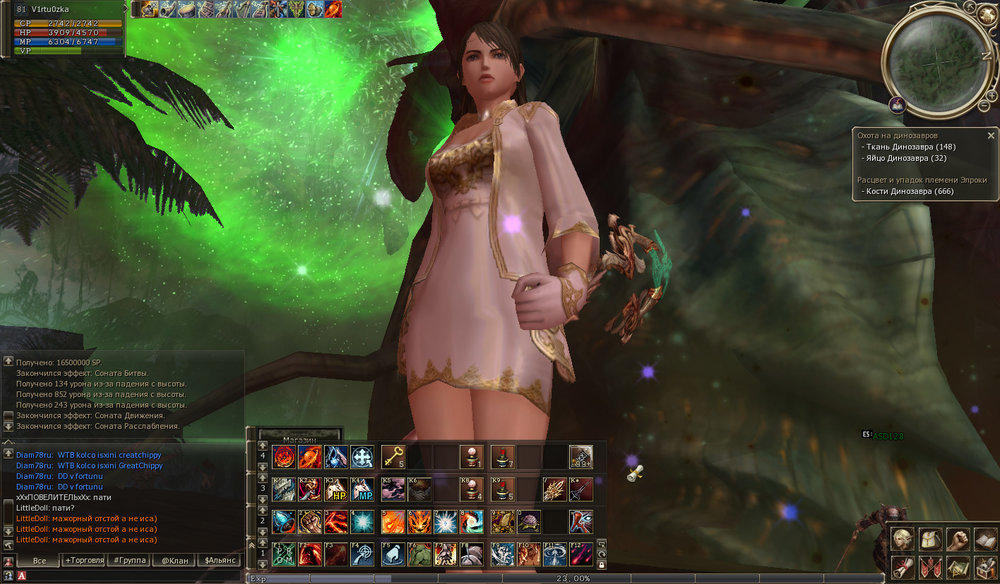This screenshot has width=1000, height=584.
Task: Open the Охота на динозавров quest entry
Action: tap(903, 134)
